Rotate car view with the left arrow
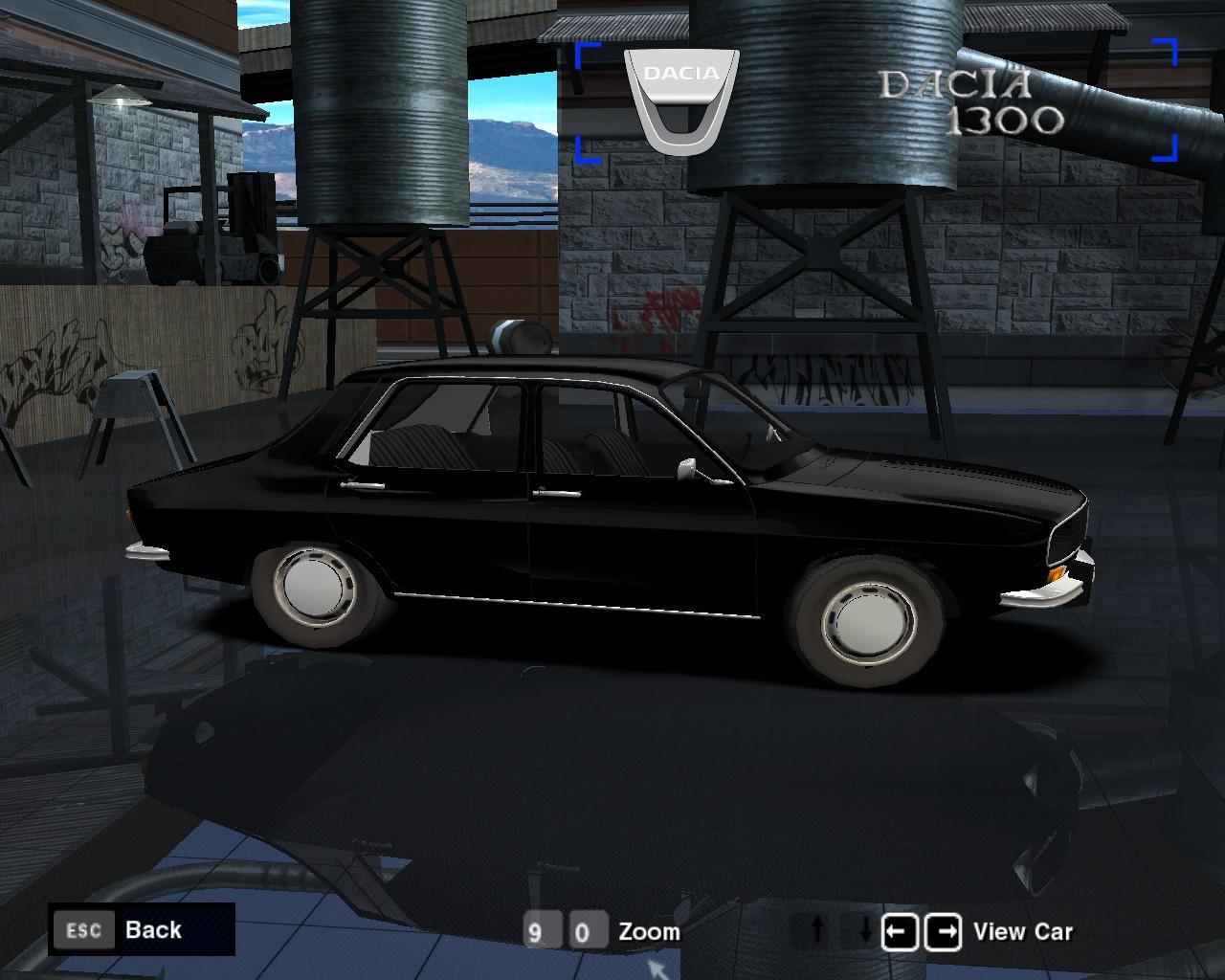Image resolution: width=1225 pixels, height=980 pixels. point(900,931)
